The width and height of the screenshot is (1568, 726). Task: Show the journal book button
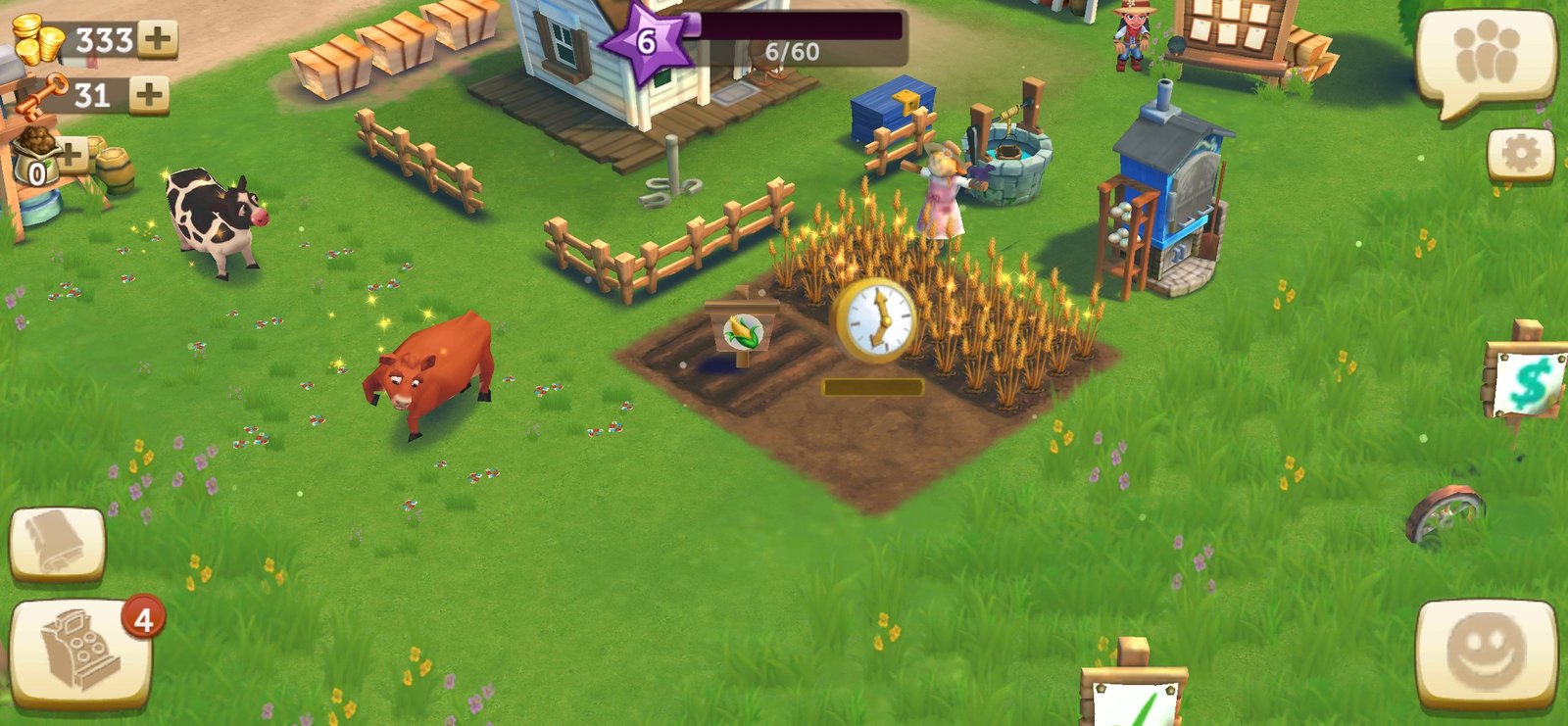coord(57,544)
